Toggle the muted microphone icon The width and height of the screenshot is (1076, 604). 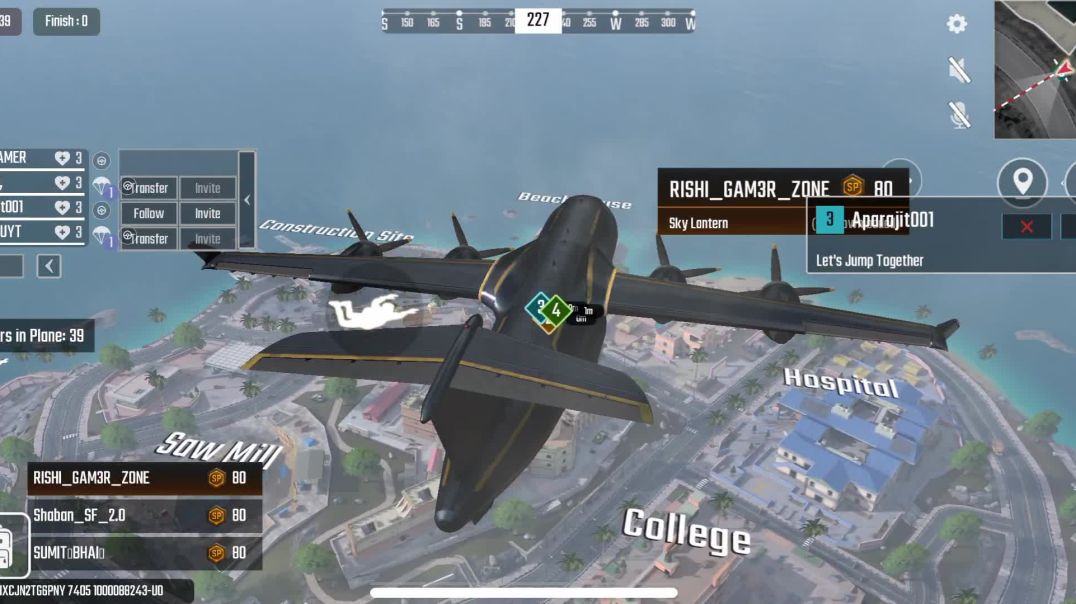tap(959, 115)
